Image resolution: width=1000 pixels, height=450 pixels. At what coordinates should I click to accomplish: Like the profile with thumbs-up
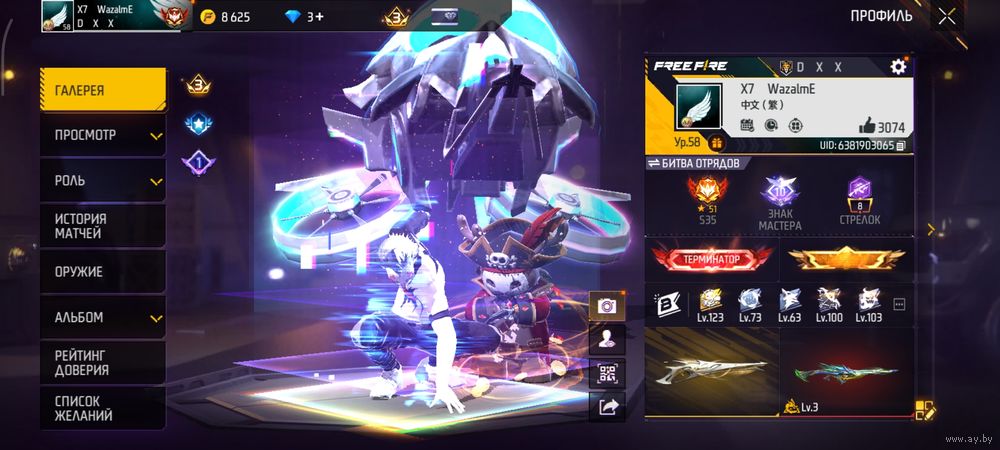pos(866,126)
